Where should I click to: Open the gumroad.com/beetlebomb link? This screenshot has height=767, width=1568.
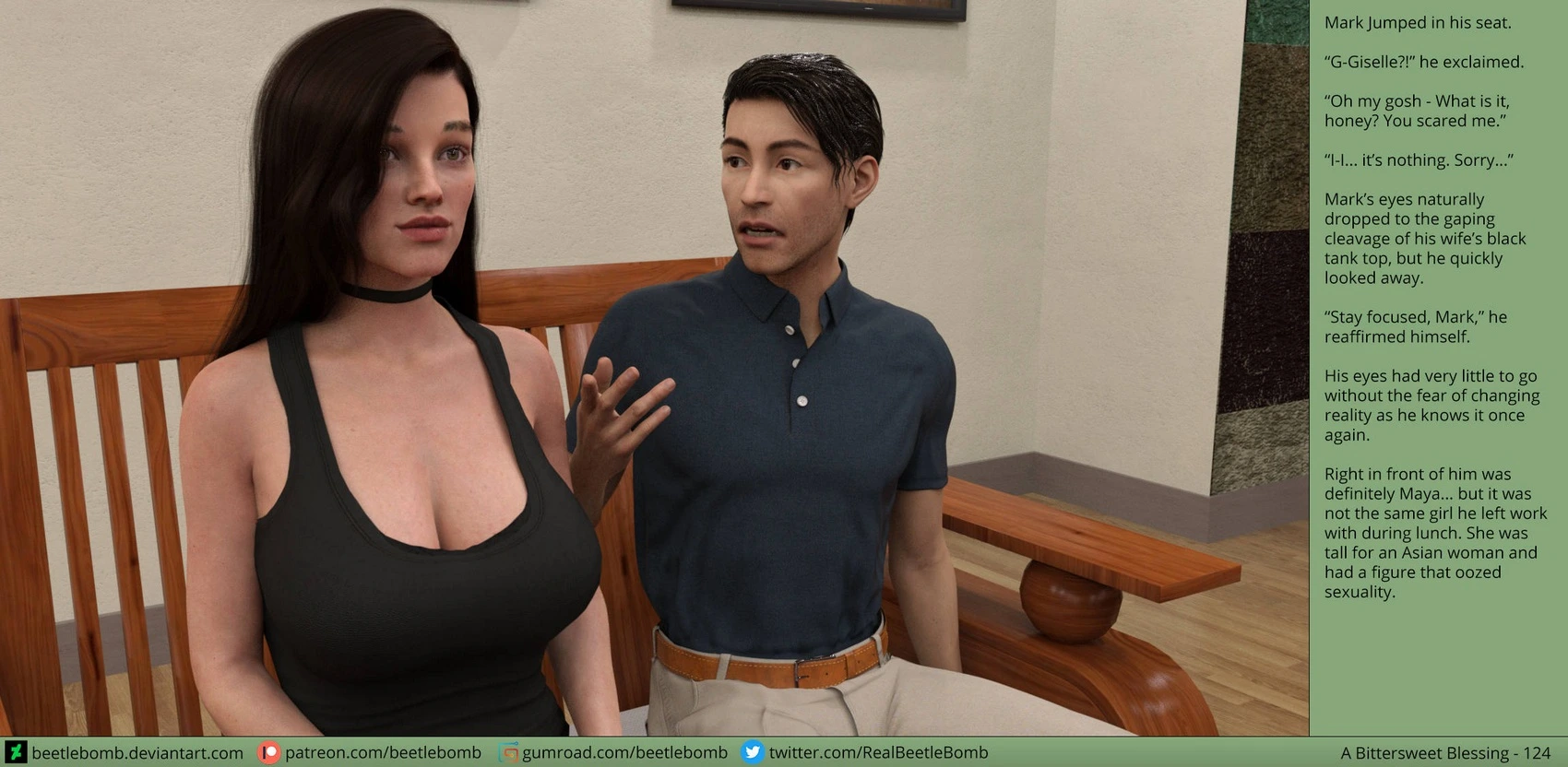coord(624,753)
